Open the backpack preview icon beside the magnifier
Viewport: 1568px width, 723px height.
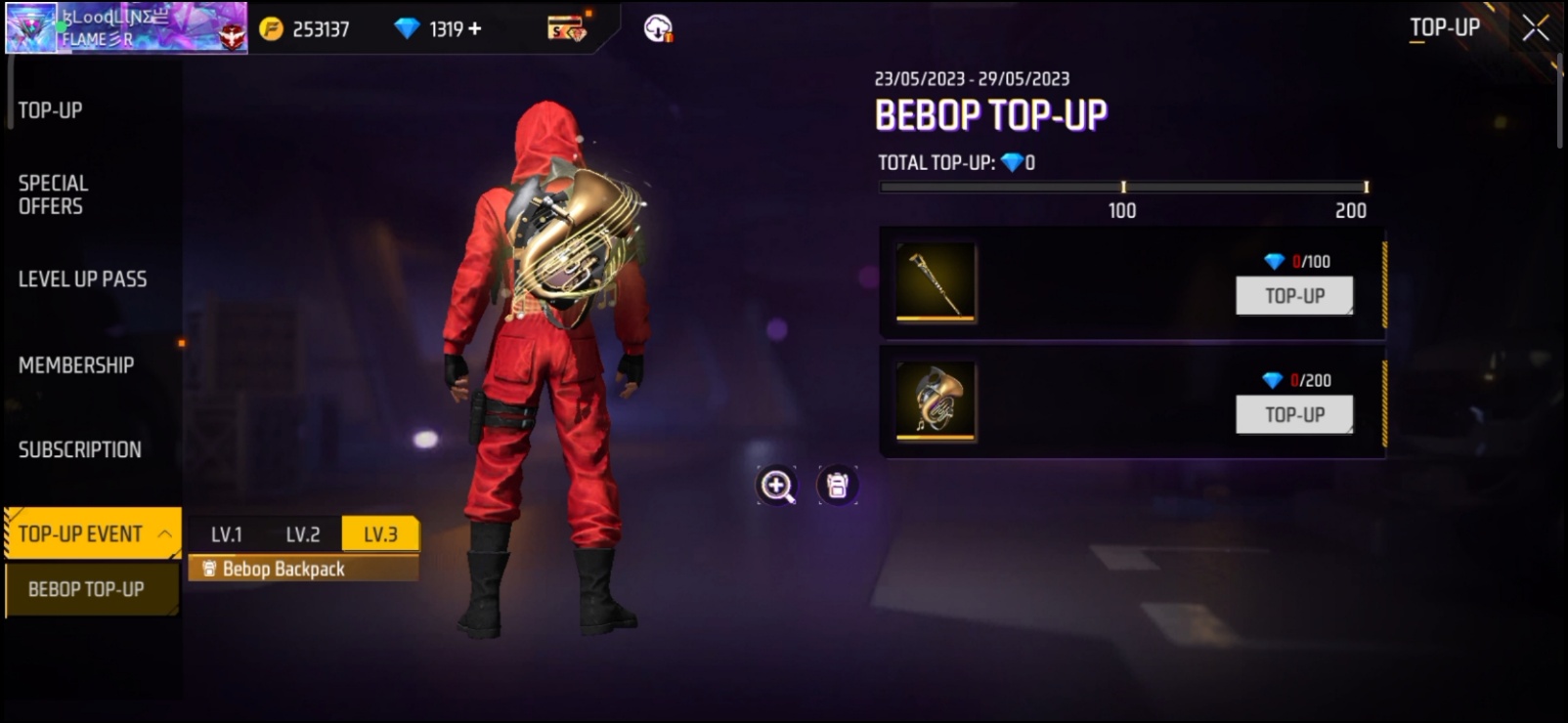coord(836,486)
